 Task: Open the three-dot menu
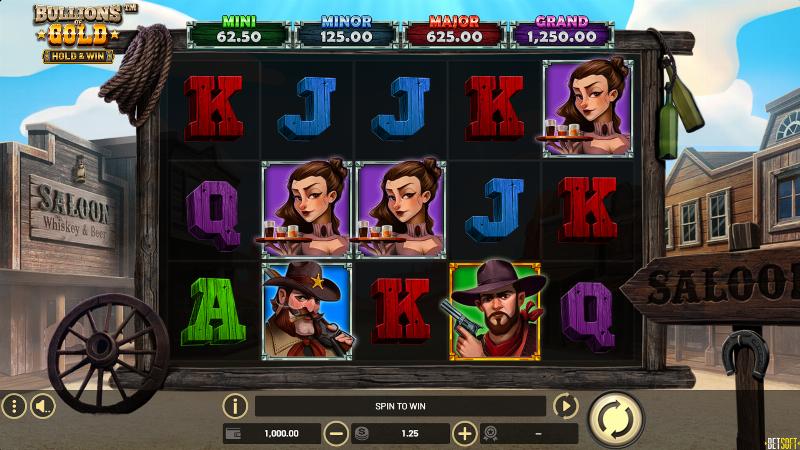tap(14, 406)
